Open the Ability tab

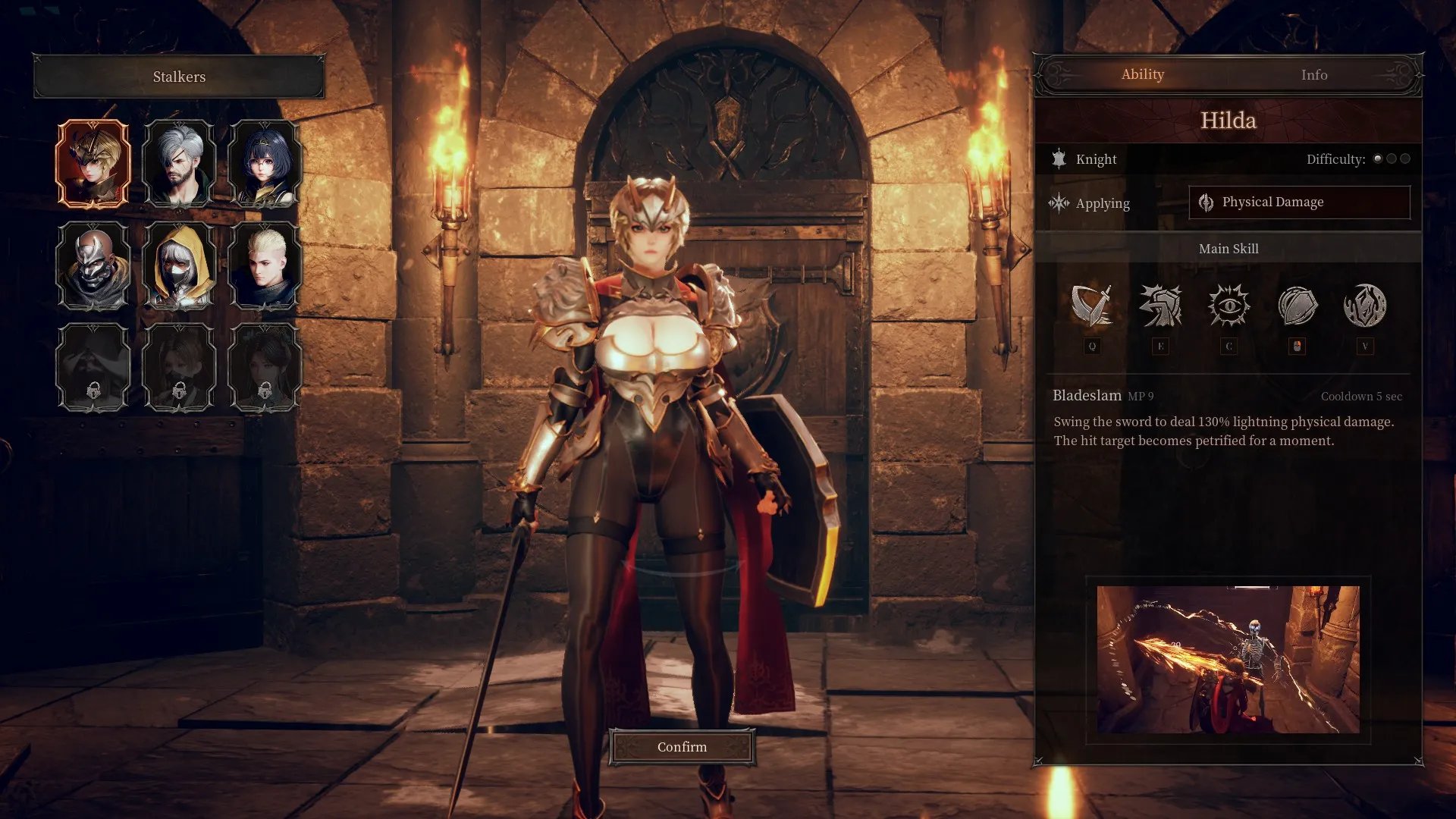(1142, 74)
